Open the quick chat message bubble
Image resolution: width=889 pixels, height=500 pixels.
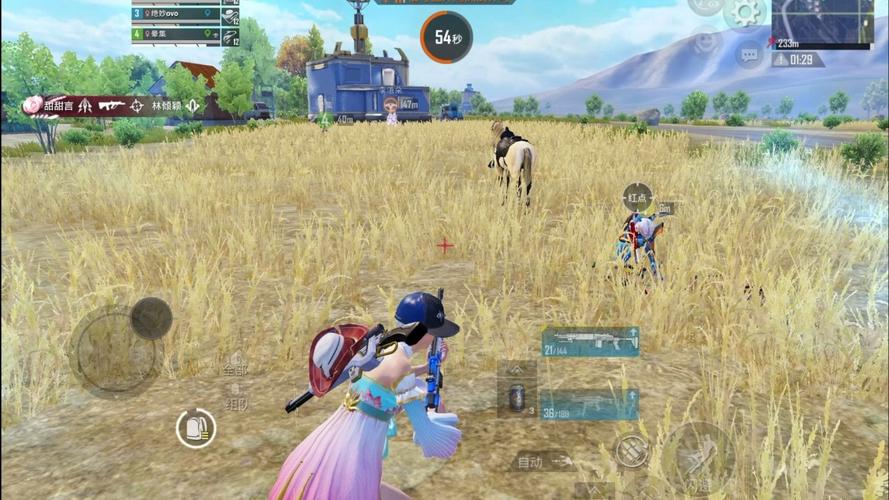pos(749,54)
